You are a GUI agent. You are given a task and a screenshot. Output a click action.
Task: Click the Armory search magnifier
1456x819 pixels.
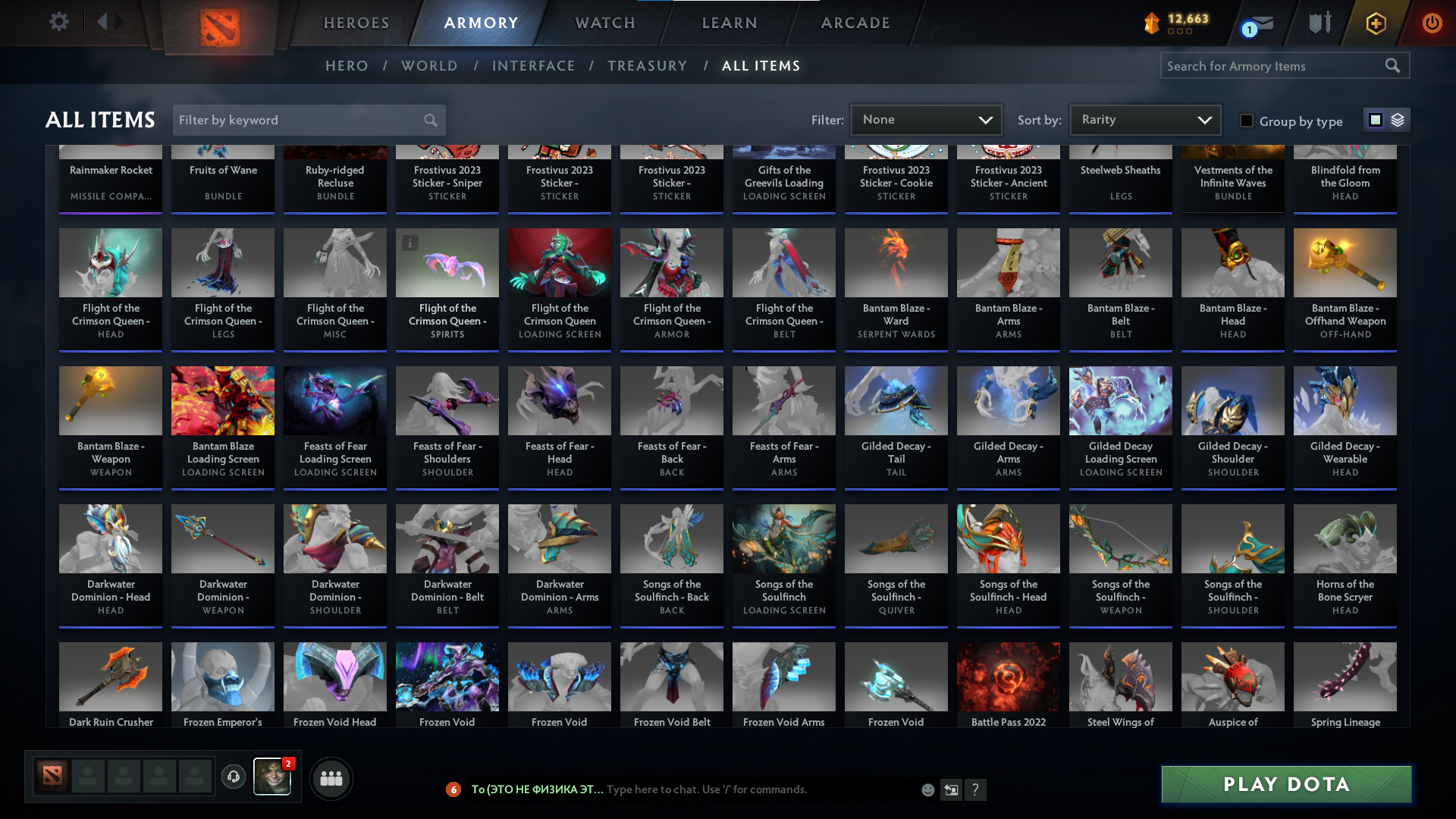pos(1394,65)
